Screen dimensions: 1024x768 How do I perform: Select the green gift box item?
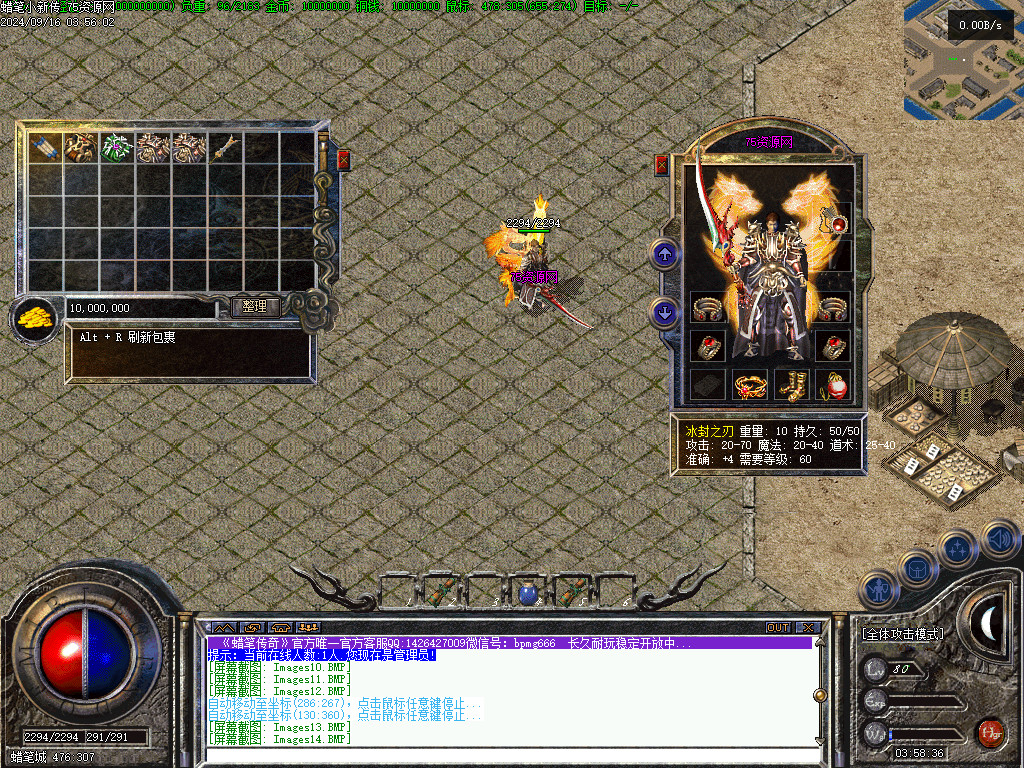click(x=117, y=148)
